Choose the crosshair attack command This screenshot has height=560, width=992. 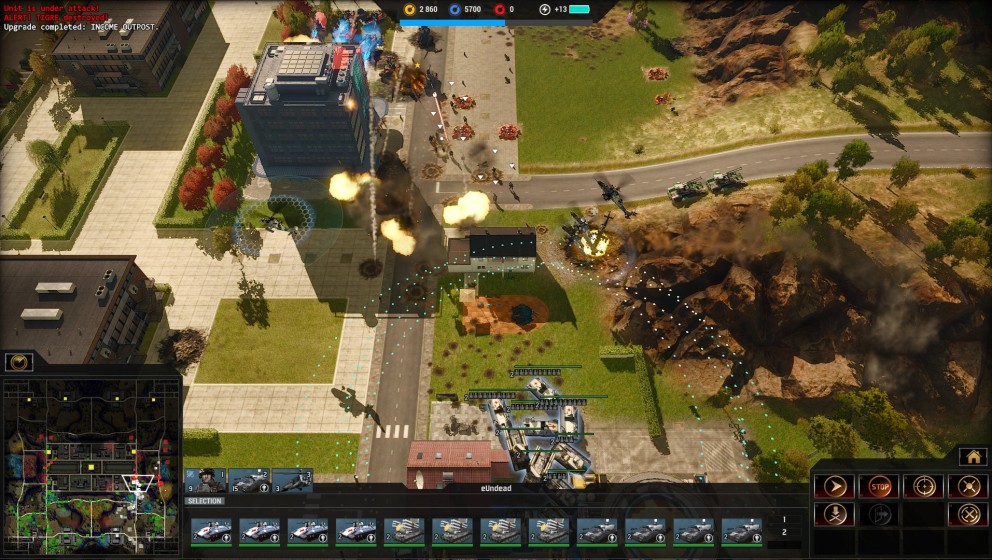[923, 486]
